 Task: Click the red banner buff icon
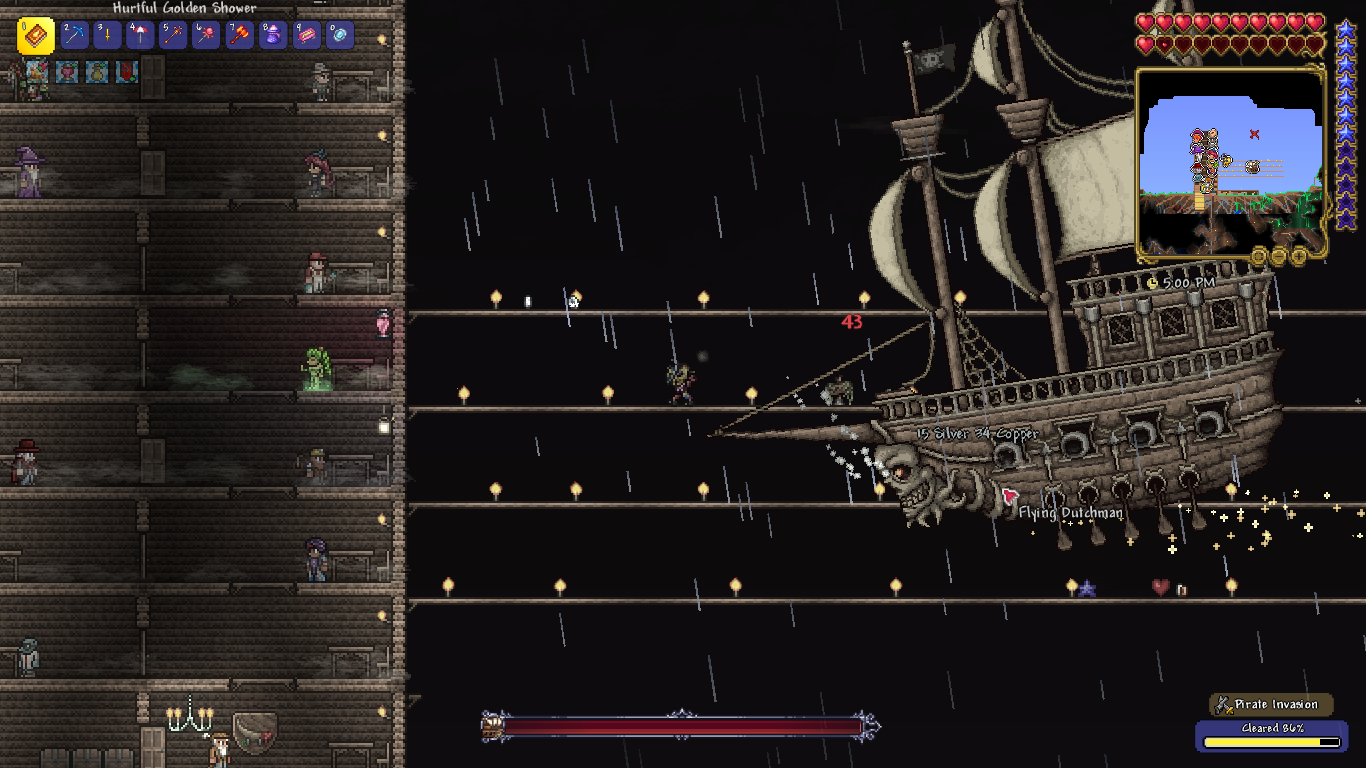point(126,71)
